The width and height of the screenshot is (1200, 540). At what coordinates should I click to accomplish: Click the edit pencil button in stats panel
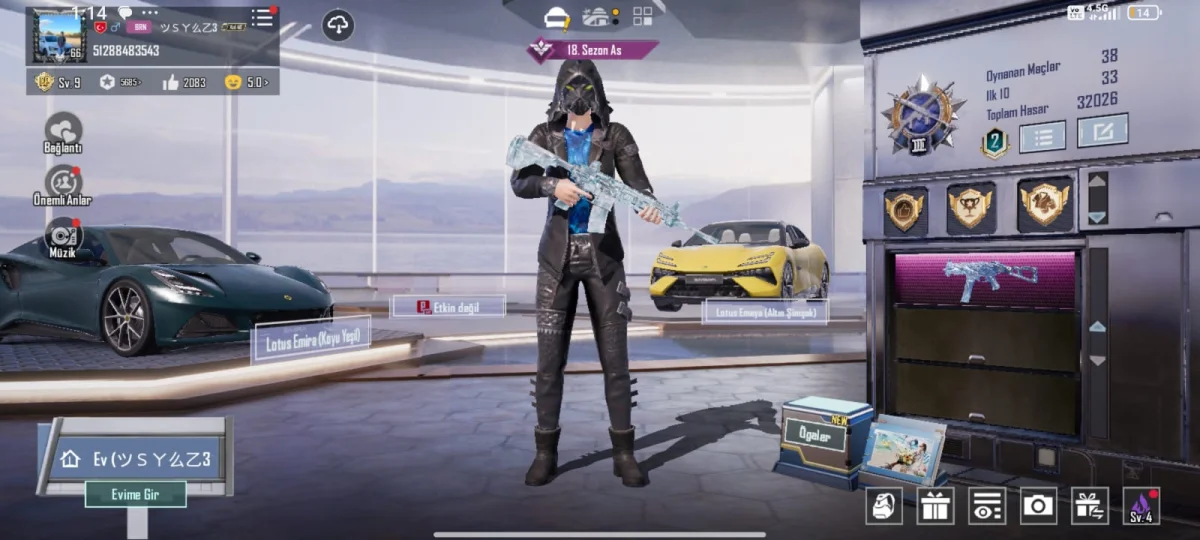[1103, 131]
